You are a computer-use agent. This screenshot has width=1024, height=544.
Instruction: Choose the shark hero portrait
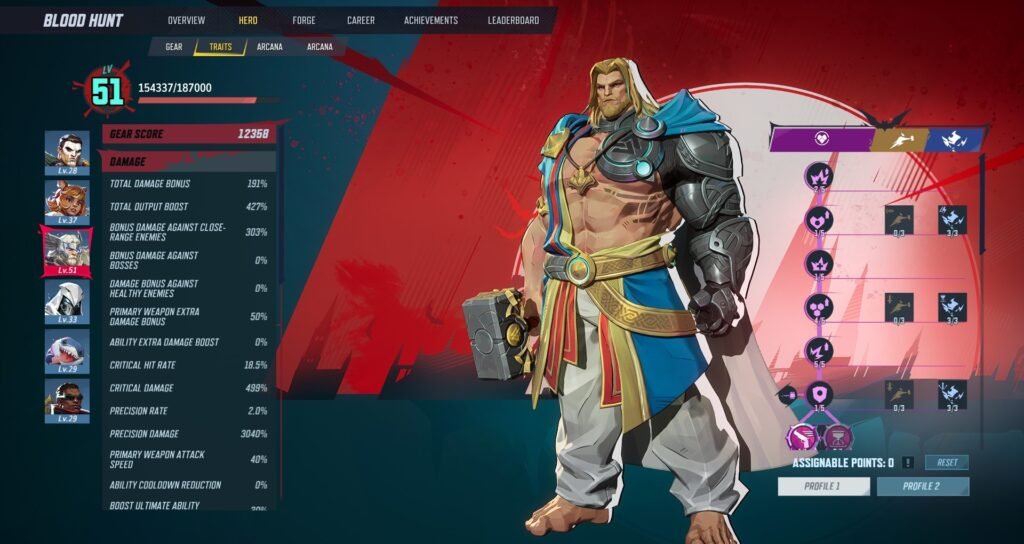67,349
